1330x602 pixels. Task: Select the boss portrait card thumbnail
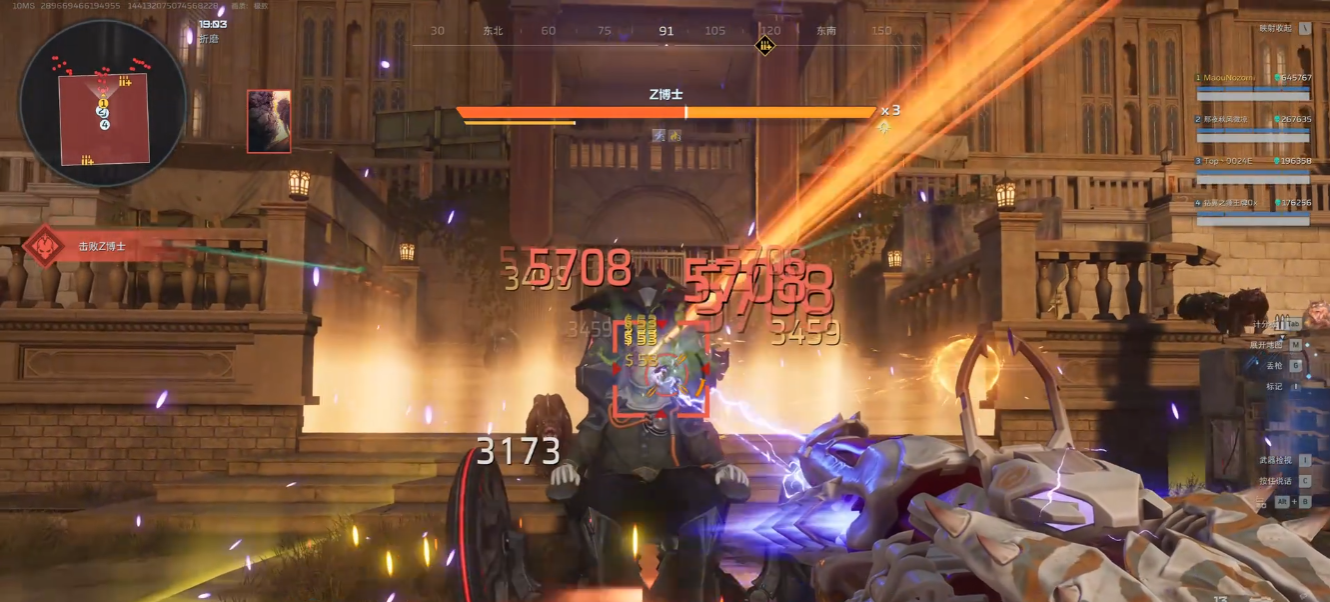tap(269, 121)
